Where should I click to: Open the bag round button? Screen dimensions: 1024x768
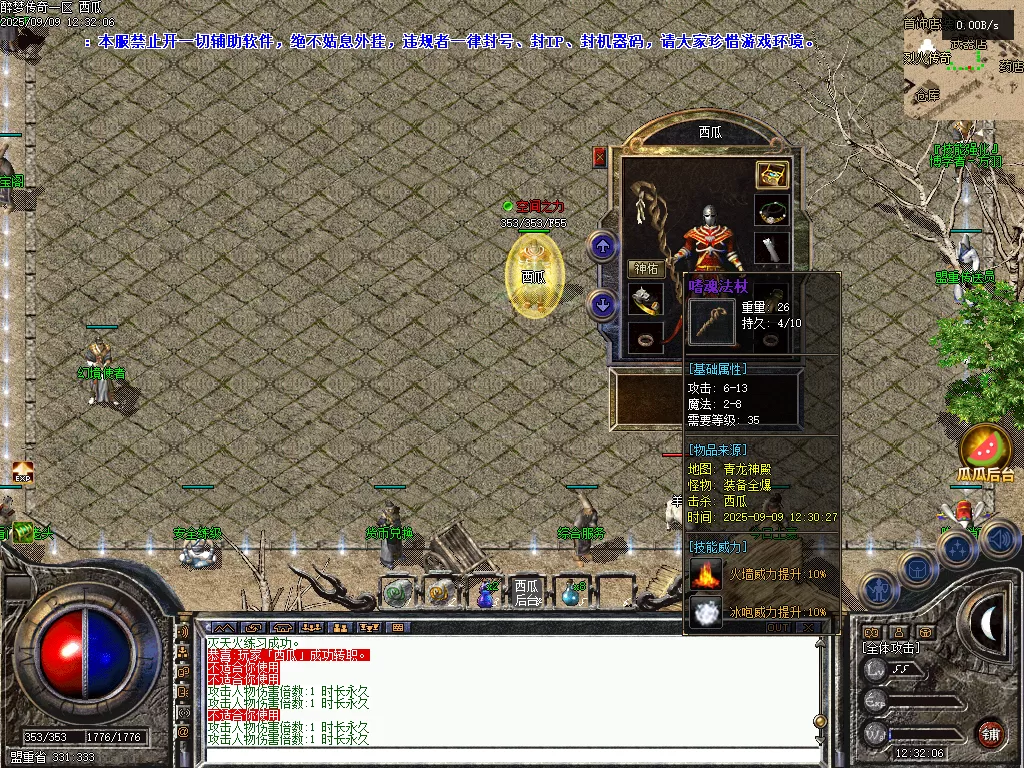(916, 569)
